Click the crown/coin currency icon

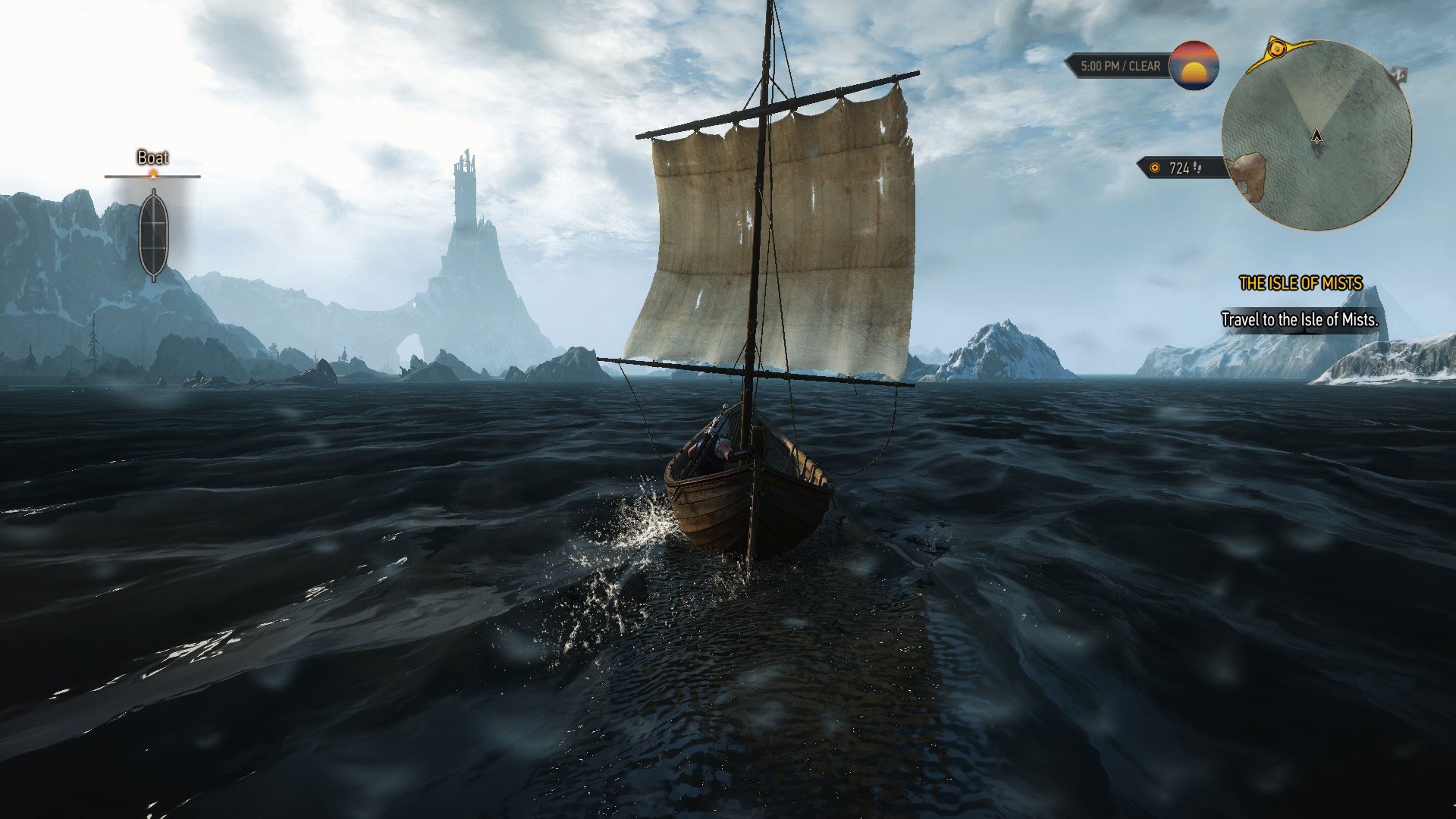coord(1155,168)
